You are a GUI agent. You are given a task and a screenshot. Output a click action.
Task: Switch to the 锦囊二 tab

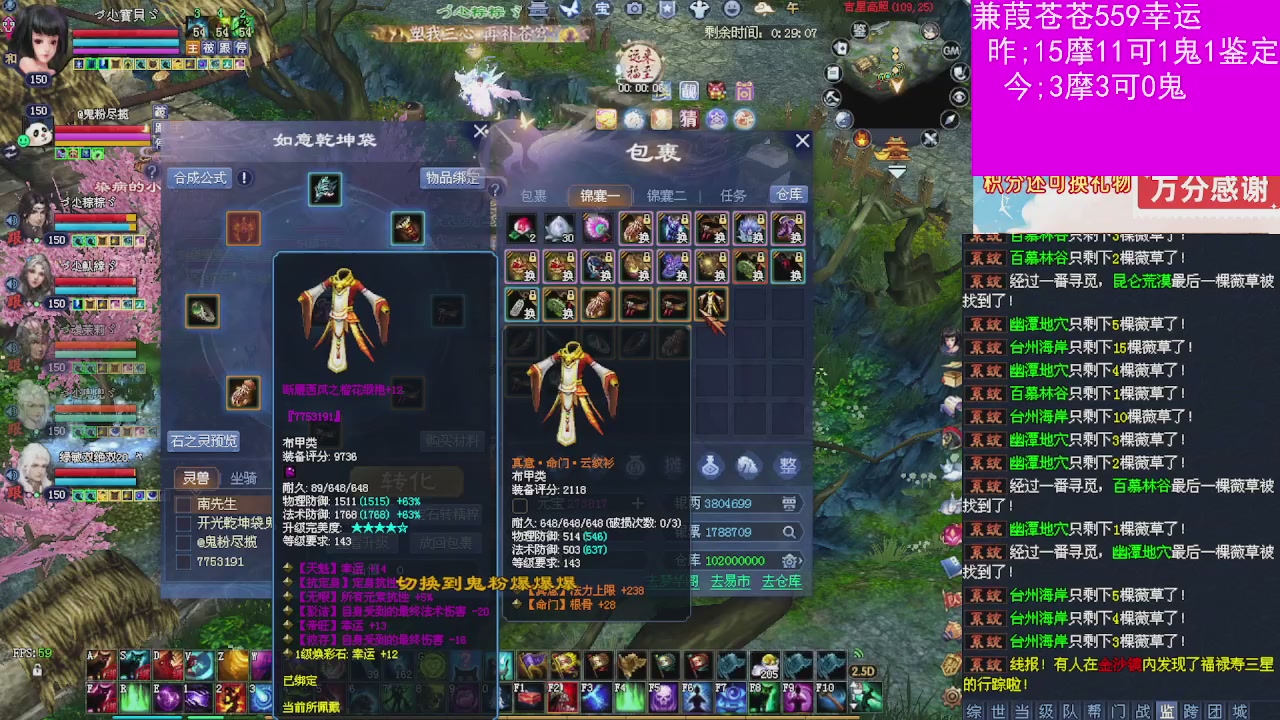(x=668, y=195)
